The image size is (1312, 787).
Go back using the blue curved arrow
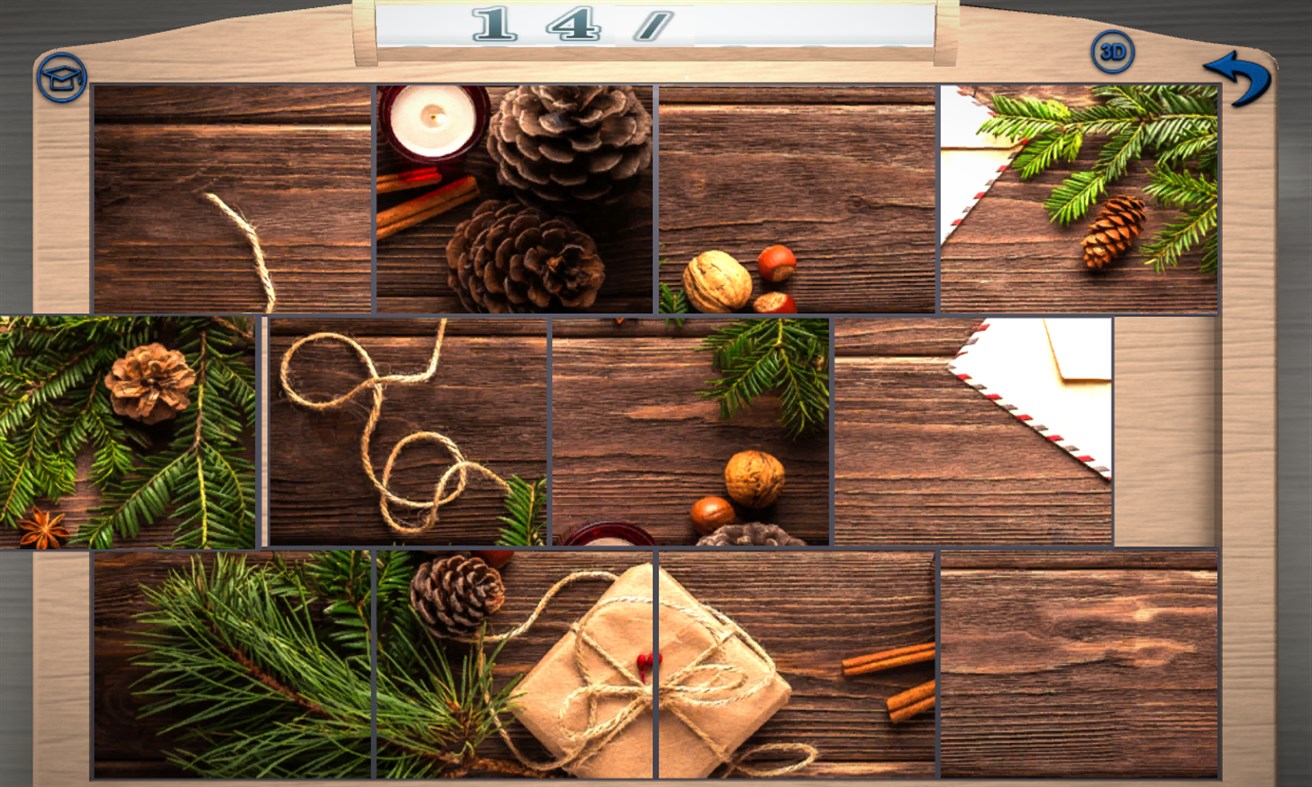pyautogui.click(x=1244, y=76)
